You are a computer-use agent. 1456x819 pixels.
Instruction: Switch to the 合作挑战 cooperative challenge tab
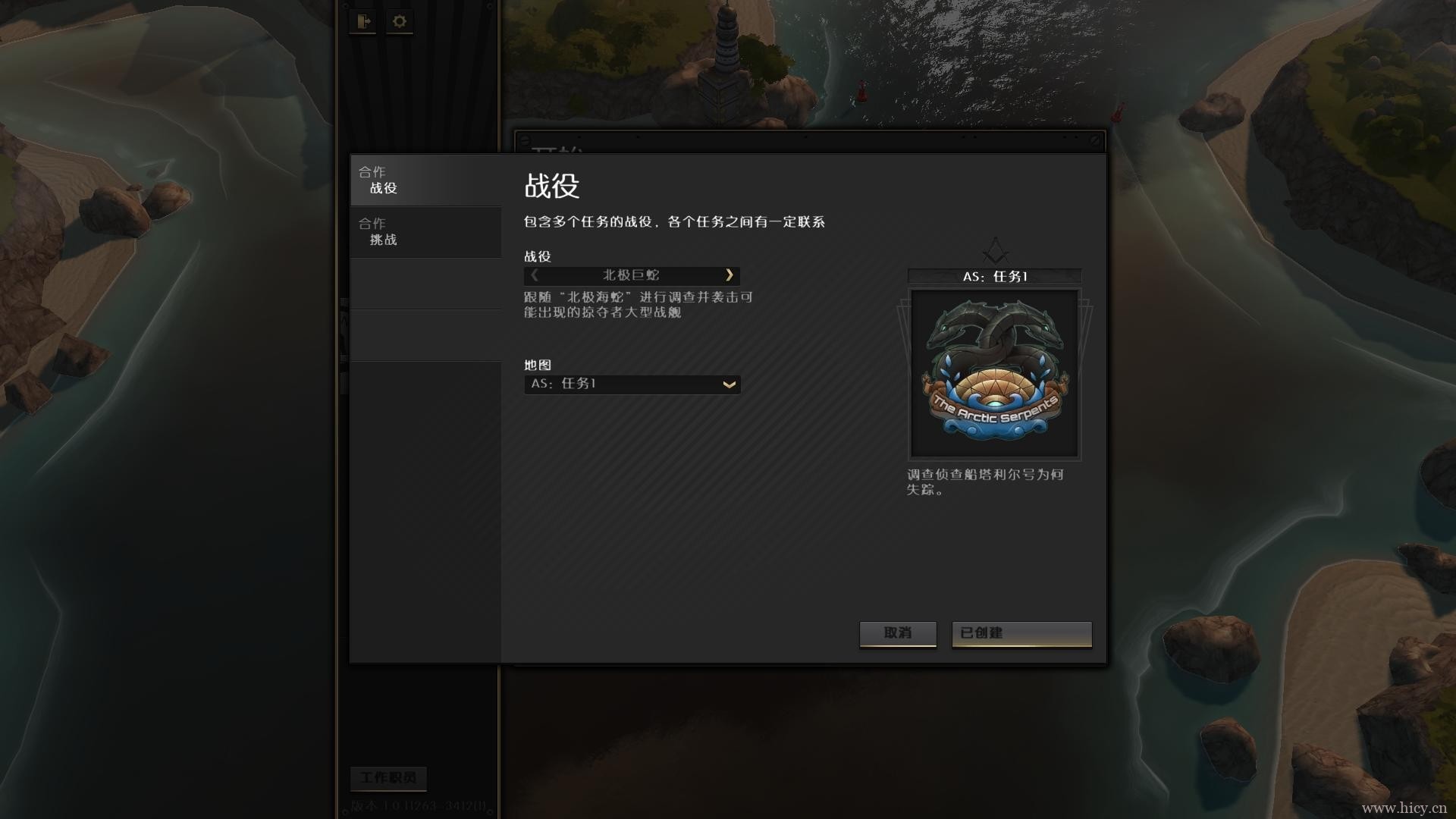tap(425, 232)
